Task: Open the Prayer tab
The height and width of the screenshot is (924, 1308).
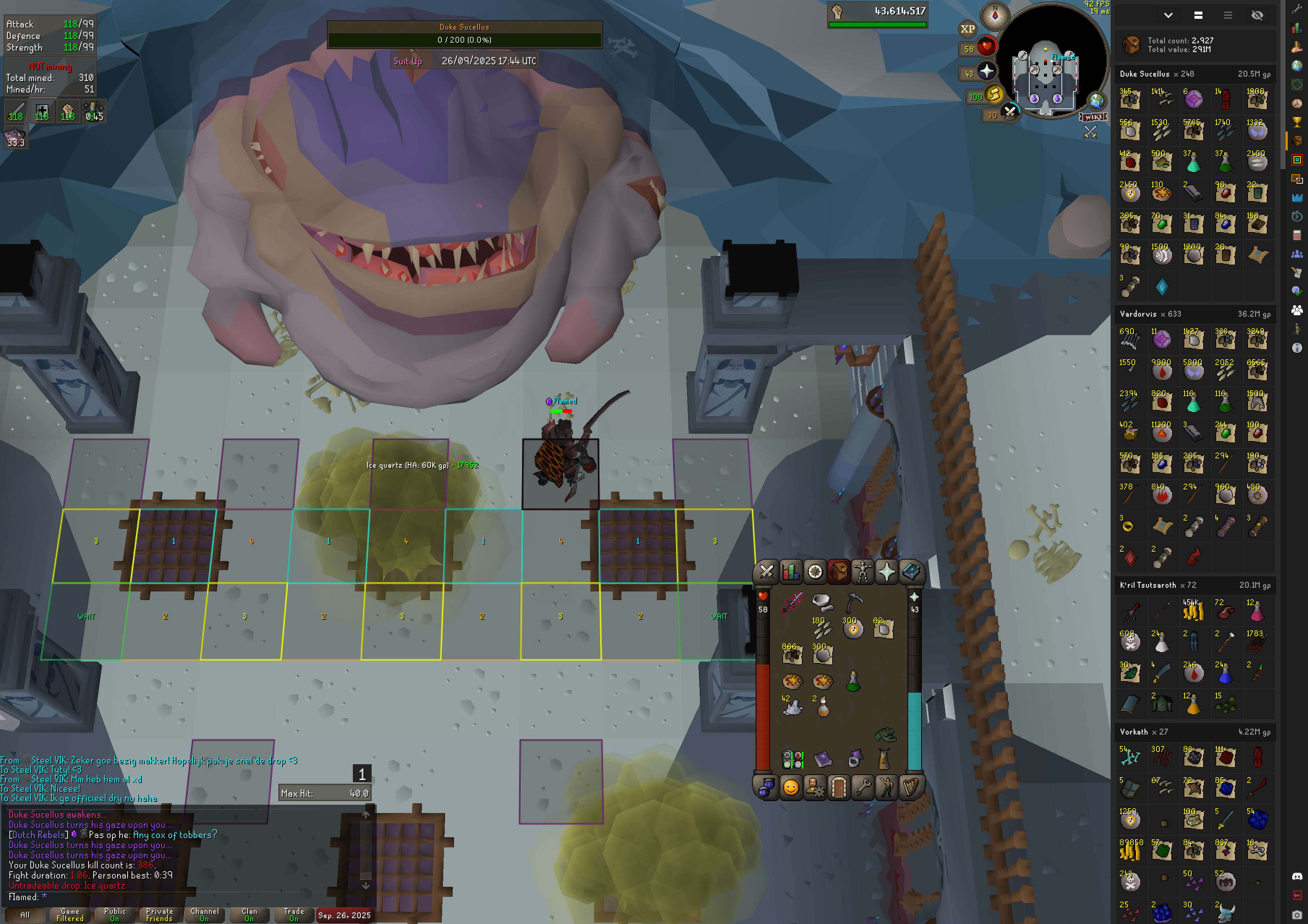Action: [x=886, y=572]
